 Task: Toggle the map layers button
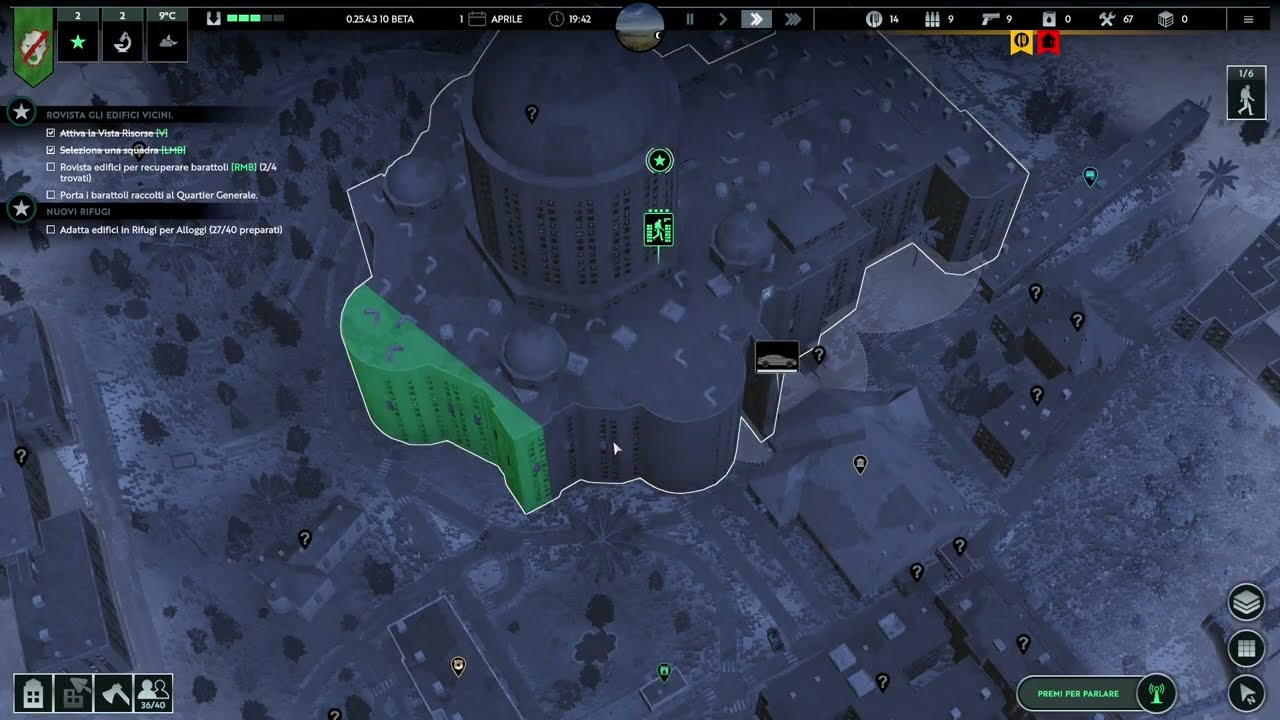pos(1246,603)
